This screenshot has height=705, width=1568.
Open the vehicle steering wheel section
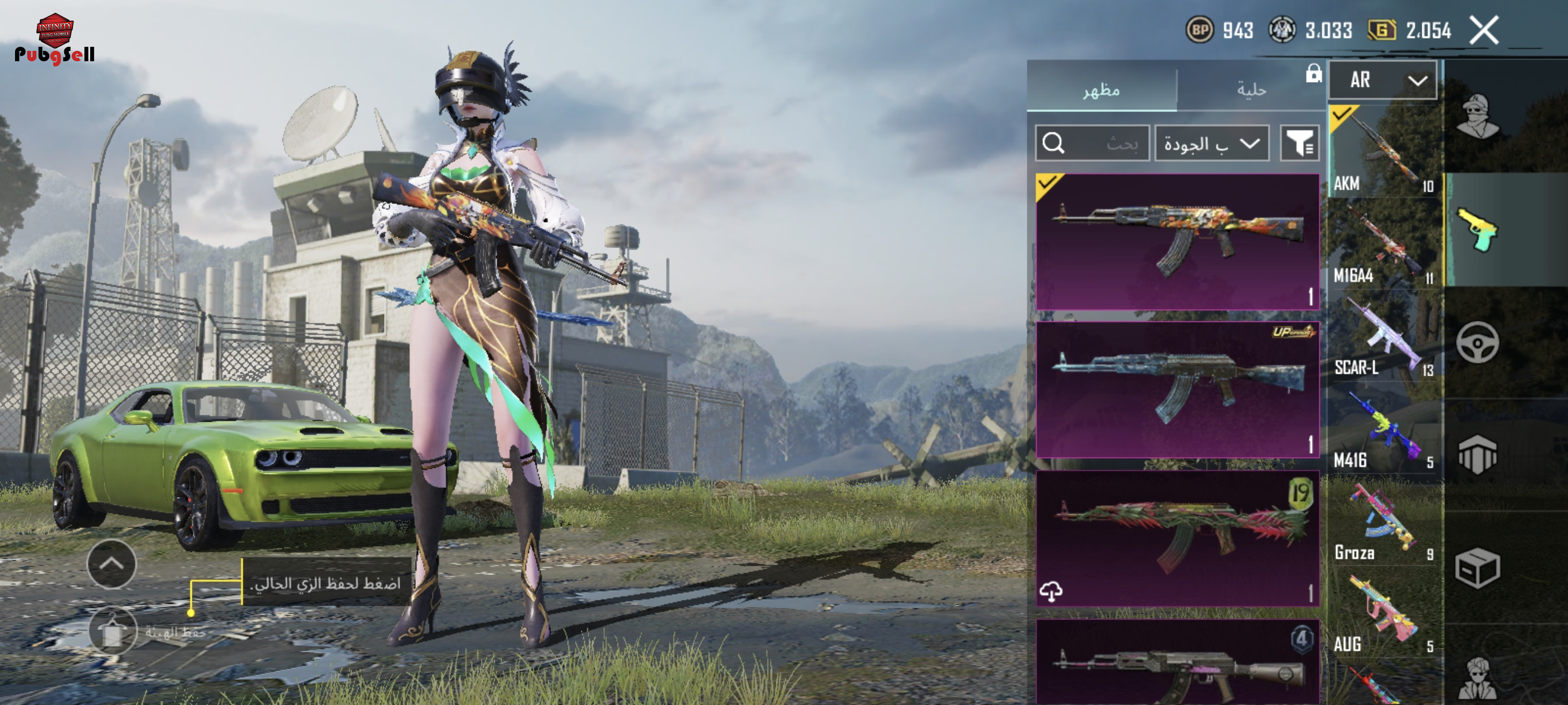1477,343
